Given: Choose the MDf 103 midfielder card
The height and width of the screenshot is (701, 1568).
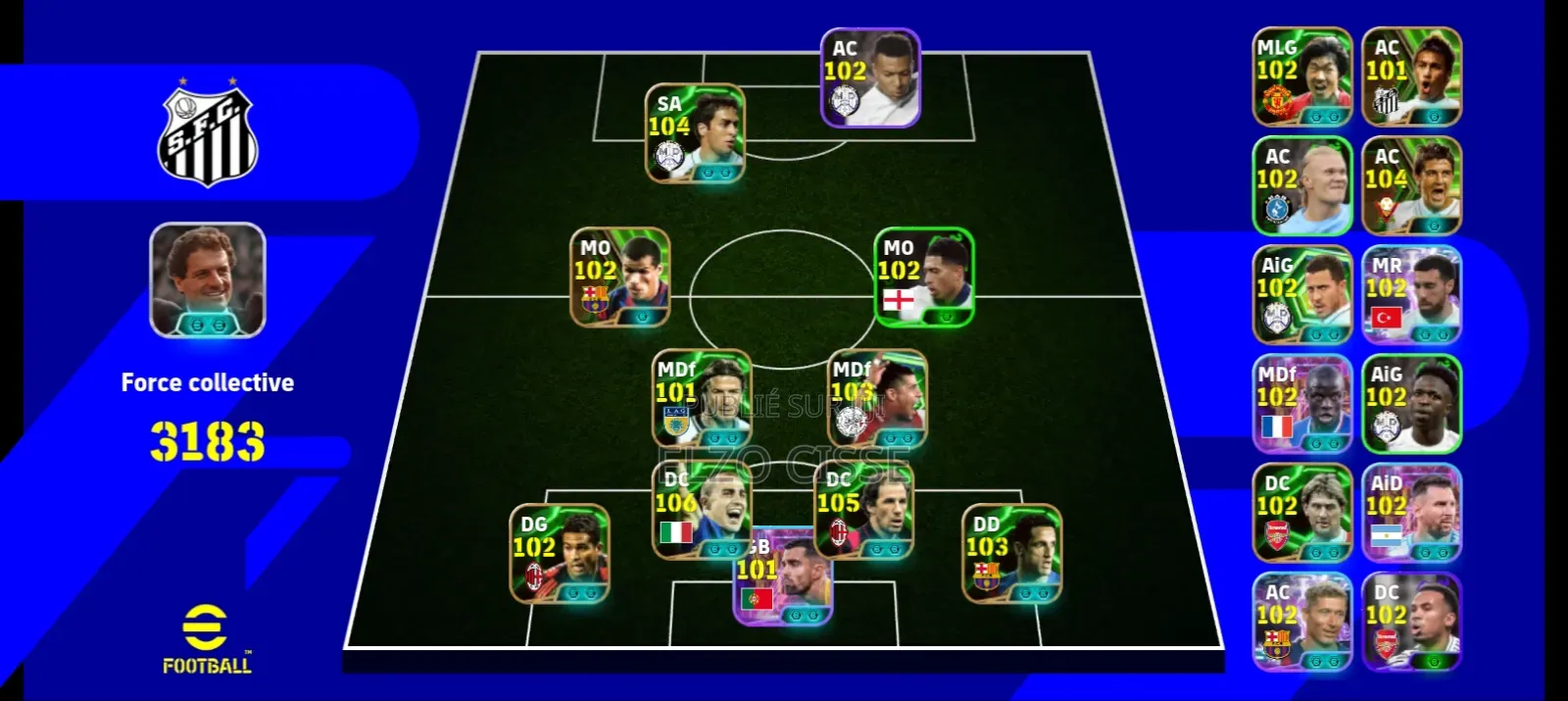Looking at the screenshot, I should [878, 398].
